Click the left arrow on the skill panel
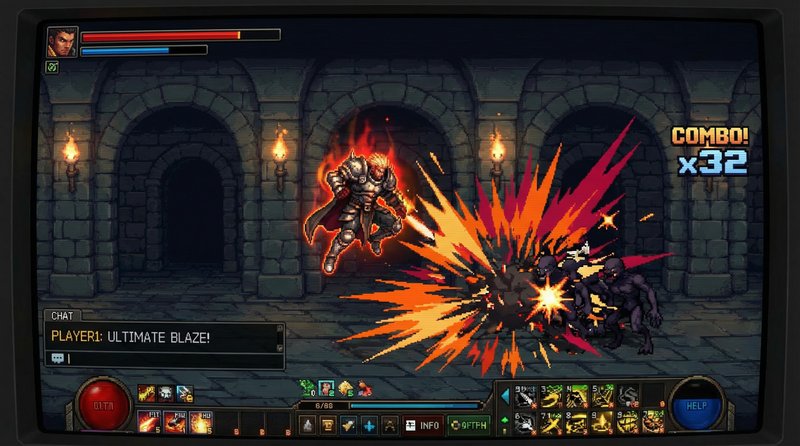The width and height of the screenshot is (800, 446). point(505,397)
